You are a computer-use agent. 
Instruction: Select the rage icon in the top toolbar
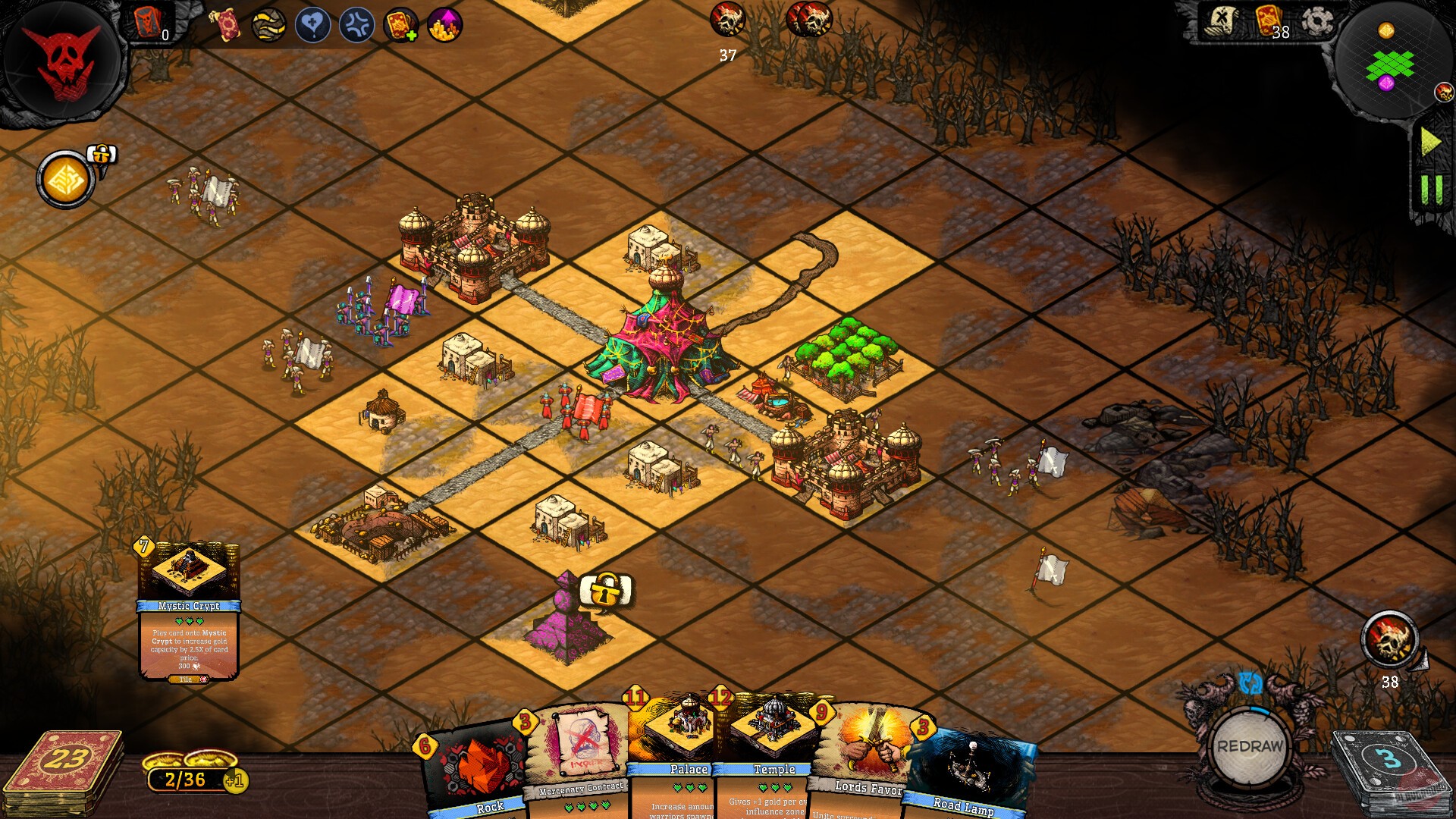(356, 24)
